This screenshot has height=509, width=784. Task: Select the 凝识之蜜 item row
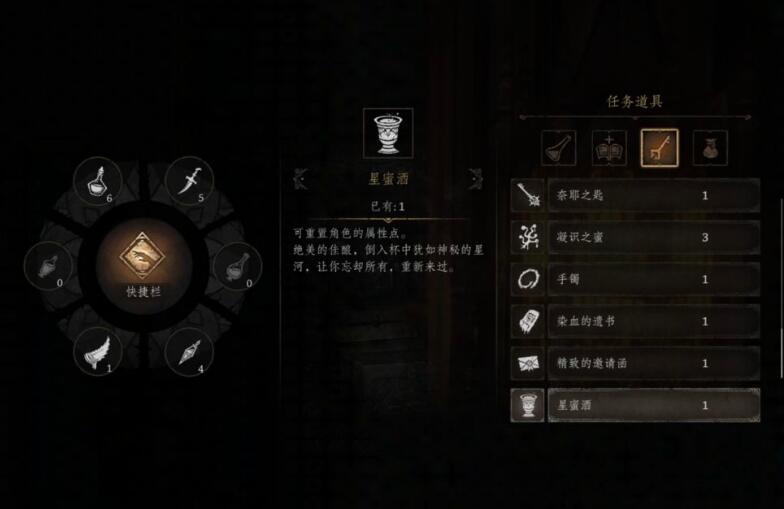point(636,238)
